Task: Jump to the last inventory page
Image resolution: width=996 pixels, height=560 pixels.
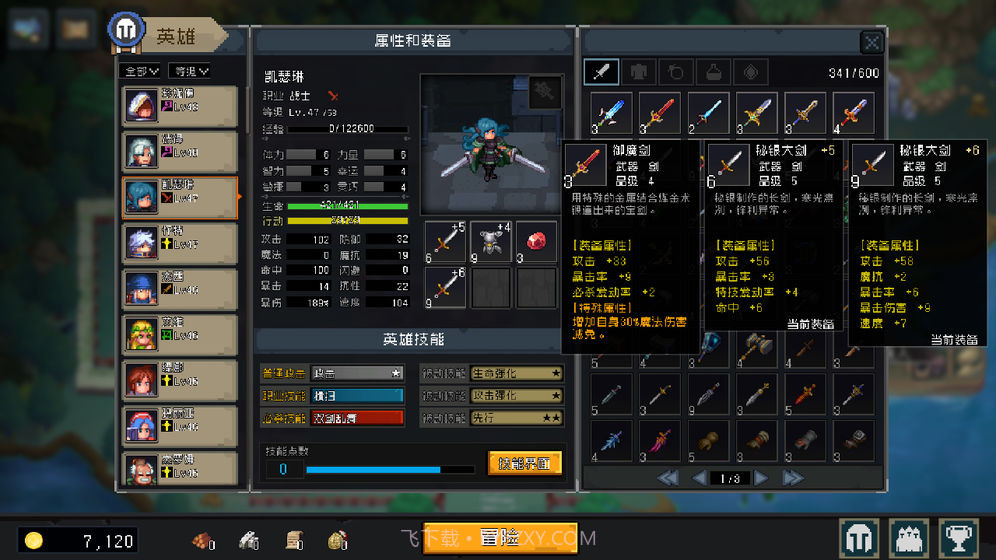Action: (792, 478)
